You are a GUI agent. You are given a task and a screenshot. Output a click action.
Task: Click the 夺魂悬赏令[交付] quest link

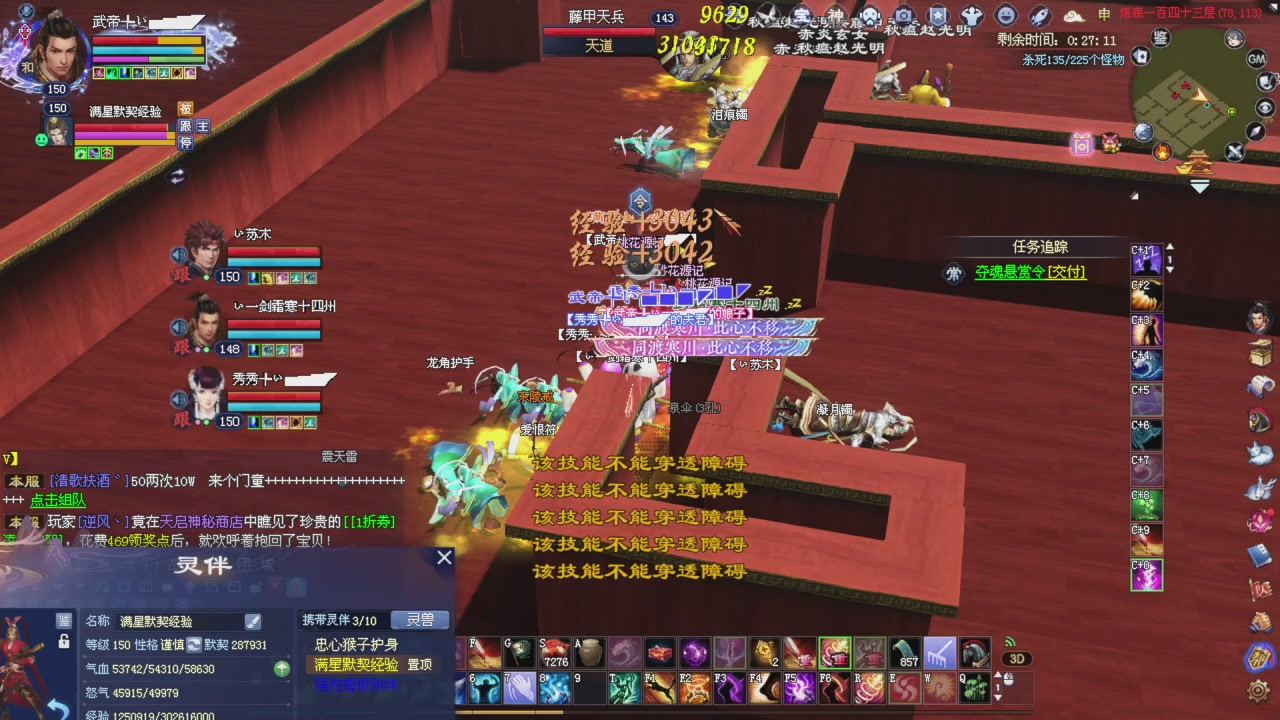click(x=1028, y=272)
